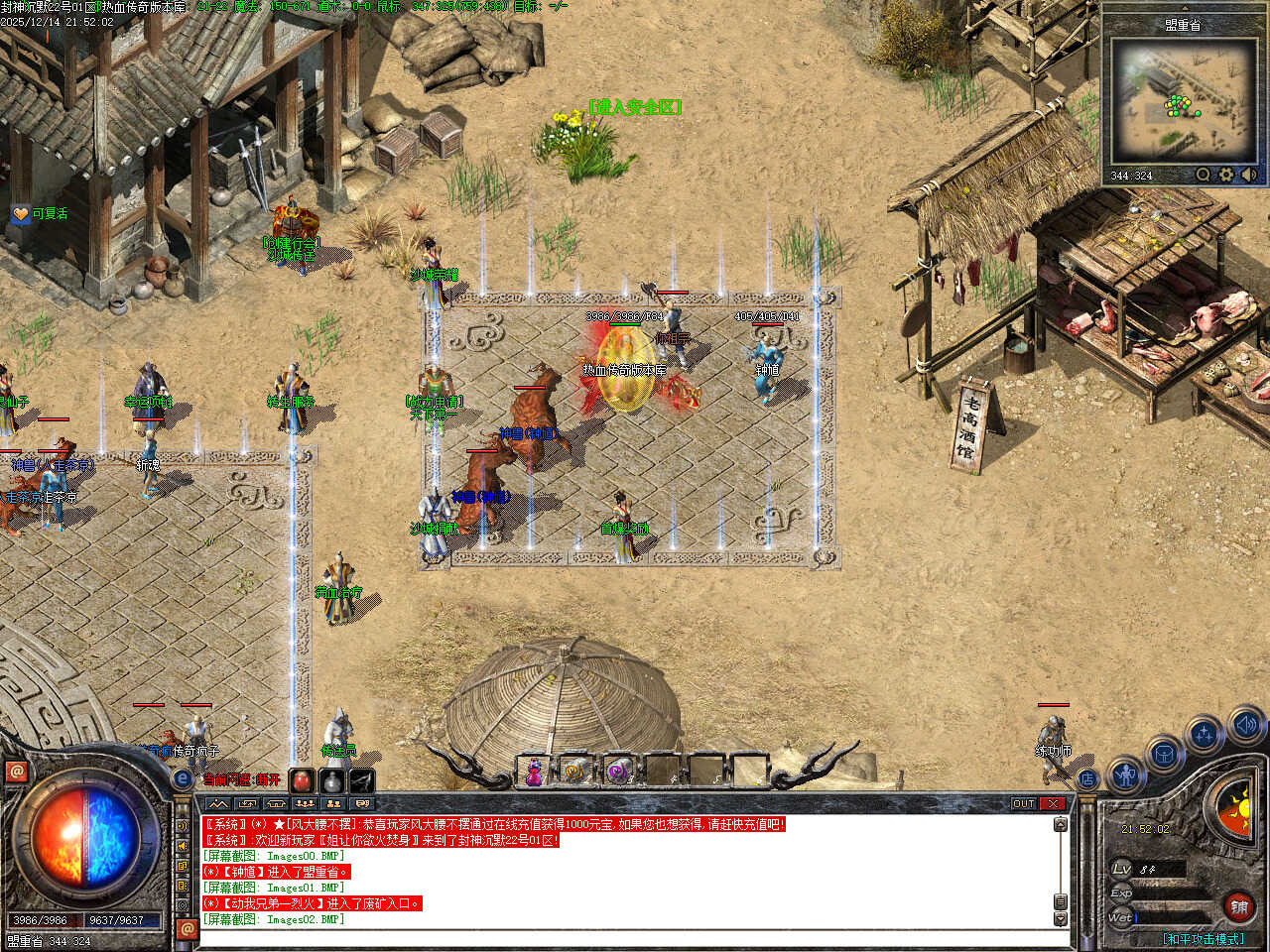Use the silver flask item above chat
The image size is (1270, 952).
[x=332, y=780]
